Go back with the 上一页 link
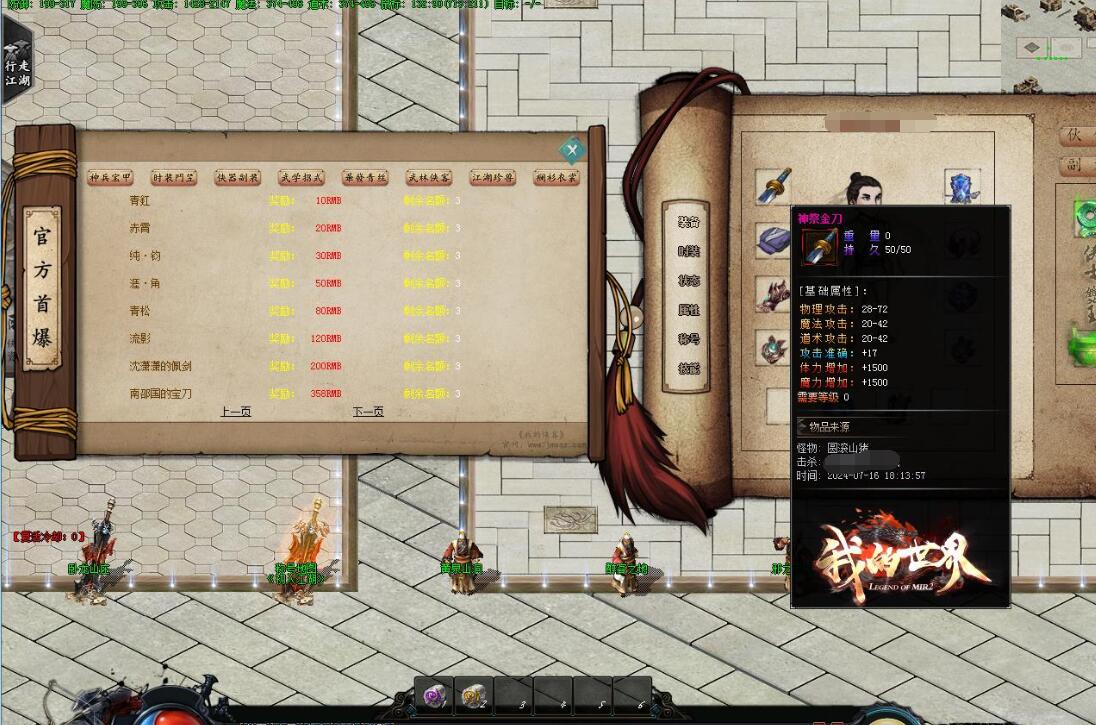 pyautogui.click(x=236, y=412)
